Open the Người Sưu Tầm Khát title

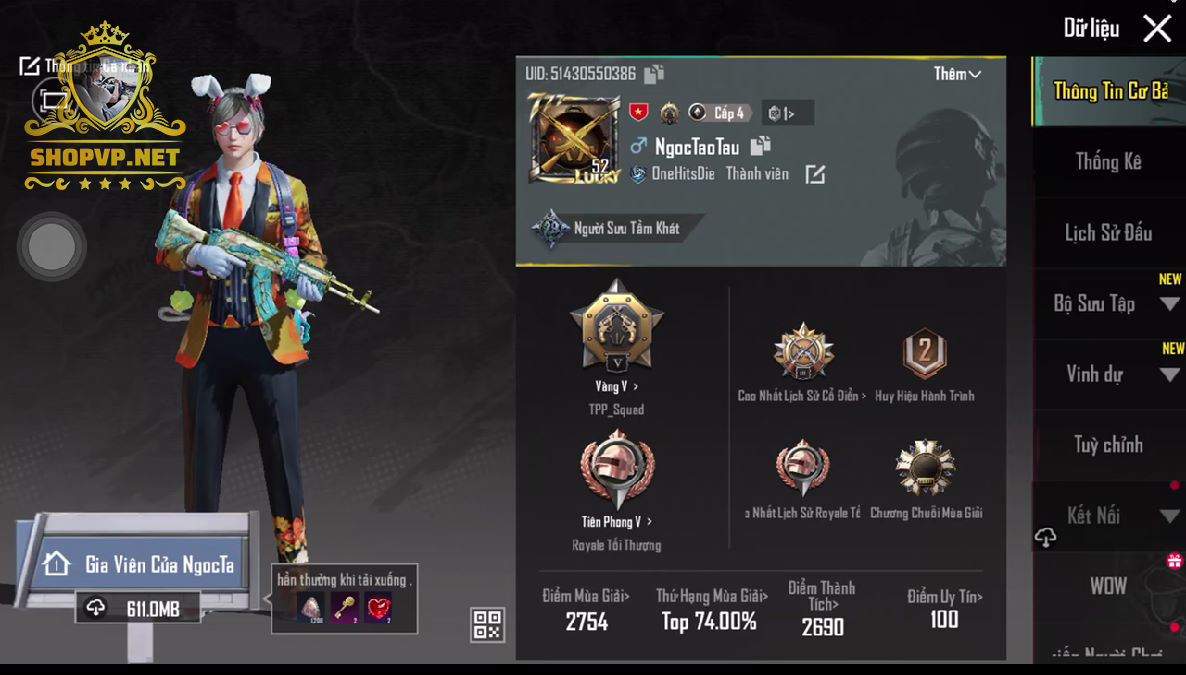pos(610,229)
